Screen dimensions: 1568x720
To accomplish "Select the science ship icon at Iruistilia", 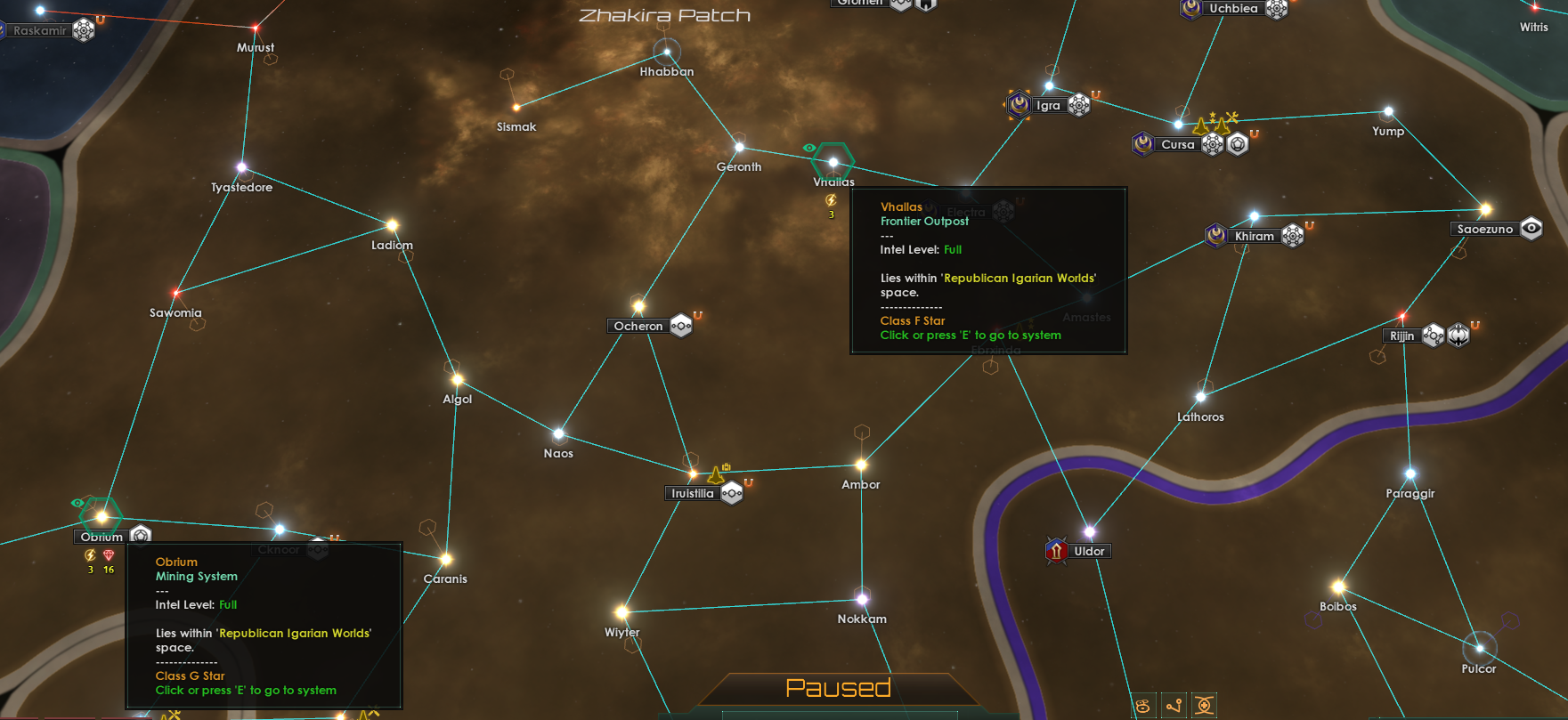I will tap(715, 476).
